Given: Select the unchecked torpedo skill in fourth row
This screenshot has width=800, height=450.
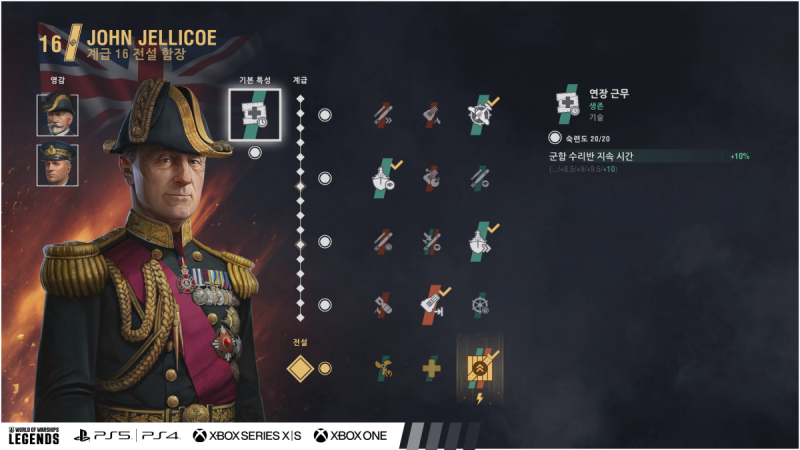Looking at the screenshot, I should point(384,304).
